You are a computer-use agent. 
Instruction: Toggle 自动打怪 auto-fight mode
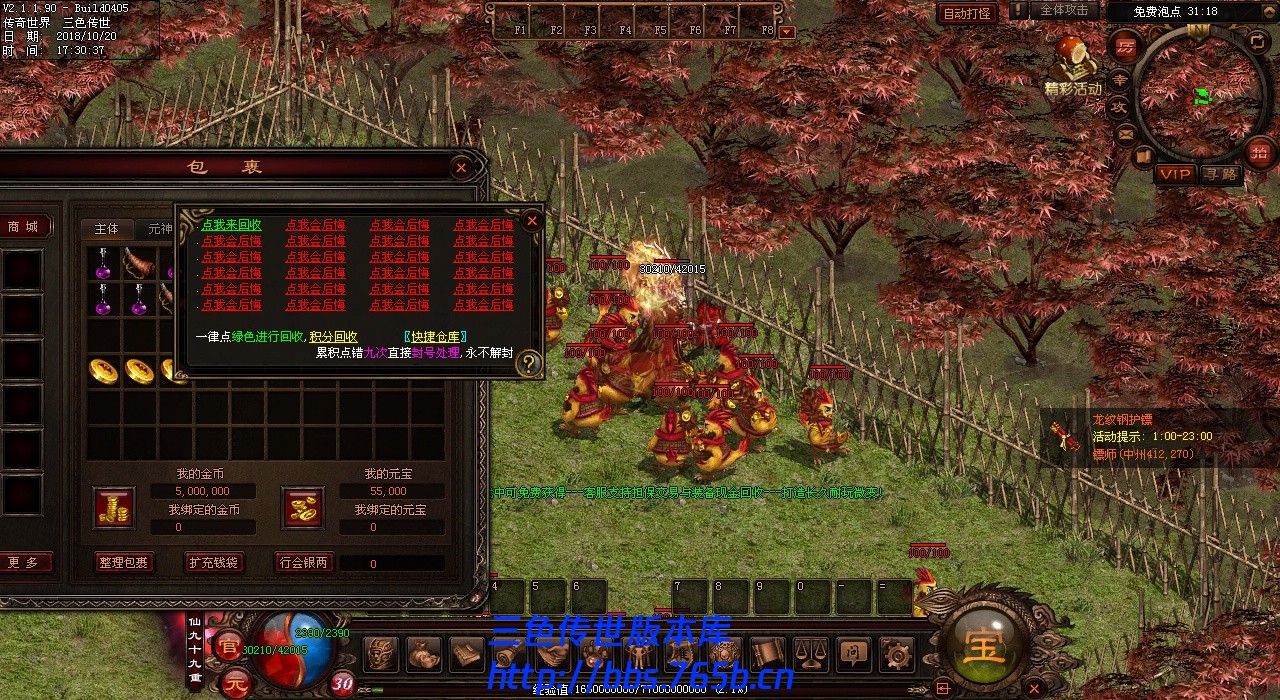click(x=967, y=13)
